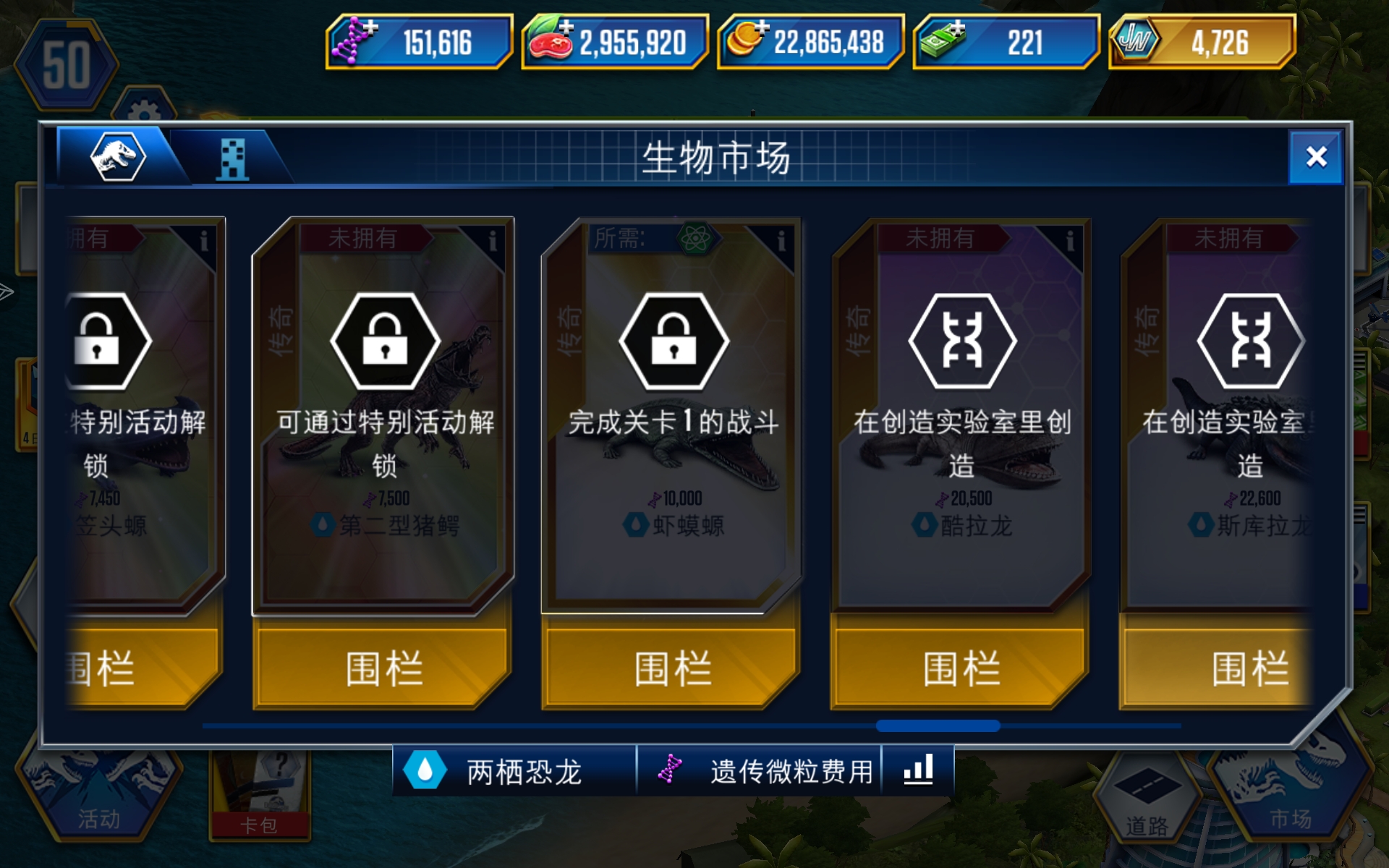Click the plus icon next to food meat counter

point(565,27)
